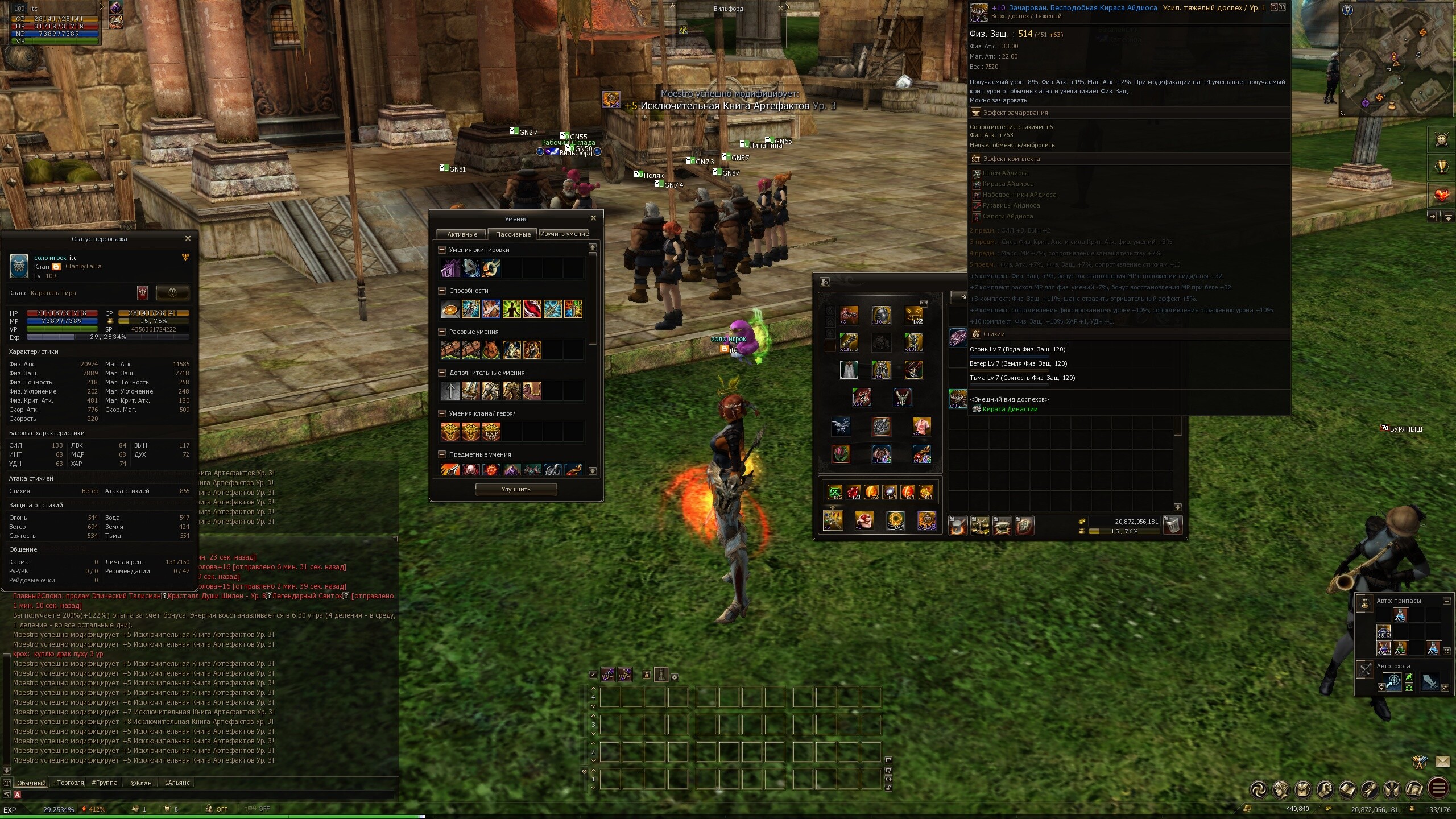Click the inventory trash can
The width and height of the screenshot is (1456, 819).
1173,525
